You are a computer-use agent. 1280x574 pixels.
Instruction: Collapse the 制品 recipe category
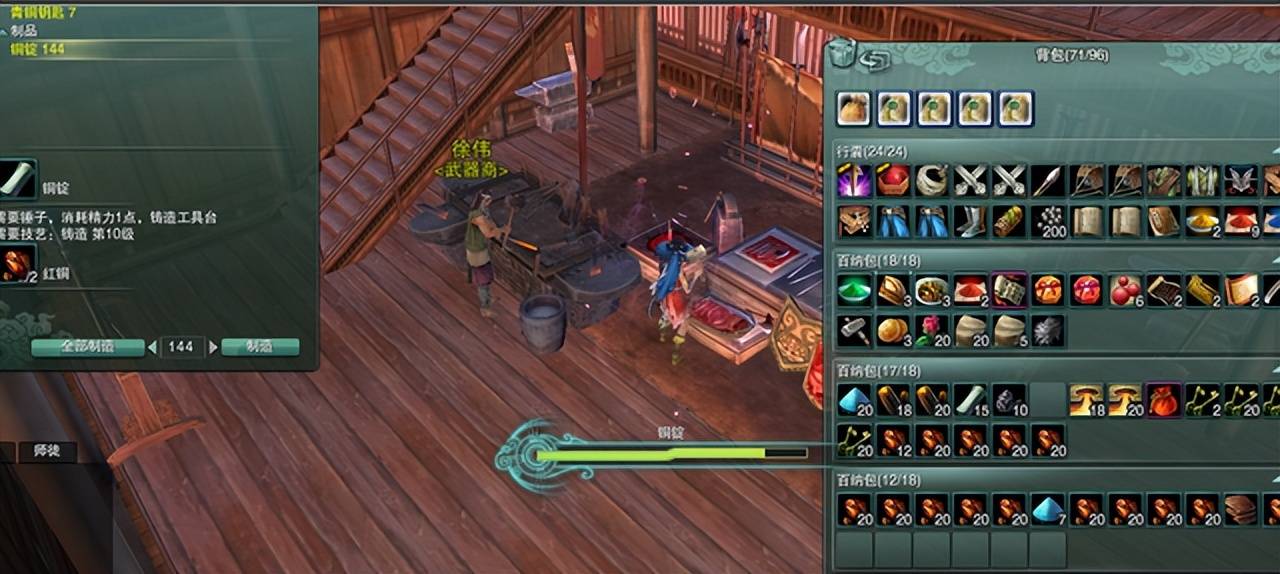pos(4,31)
